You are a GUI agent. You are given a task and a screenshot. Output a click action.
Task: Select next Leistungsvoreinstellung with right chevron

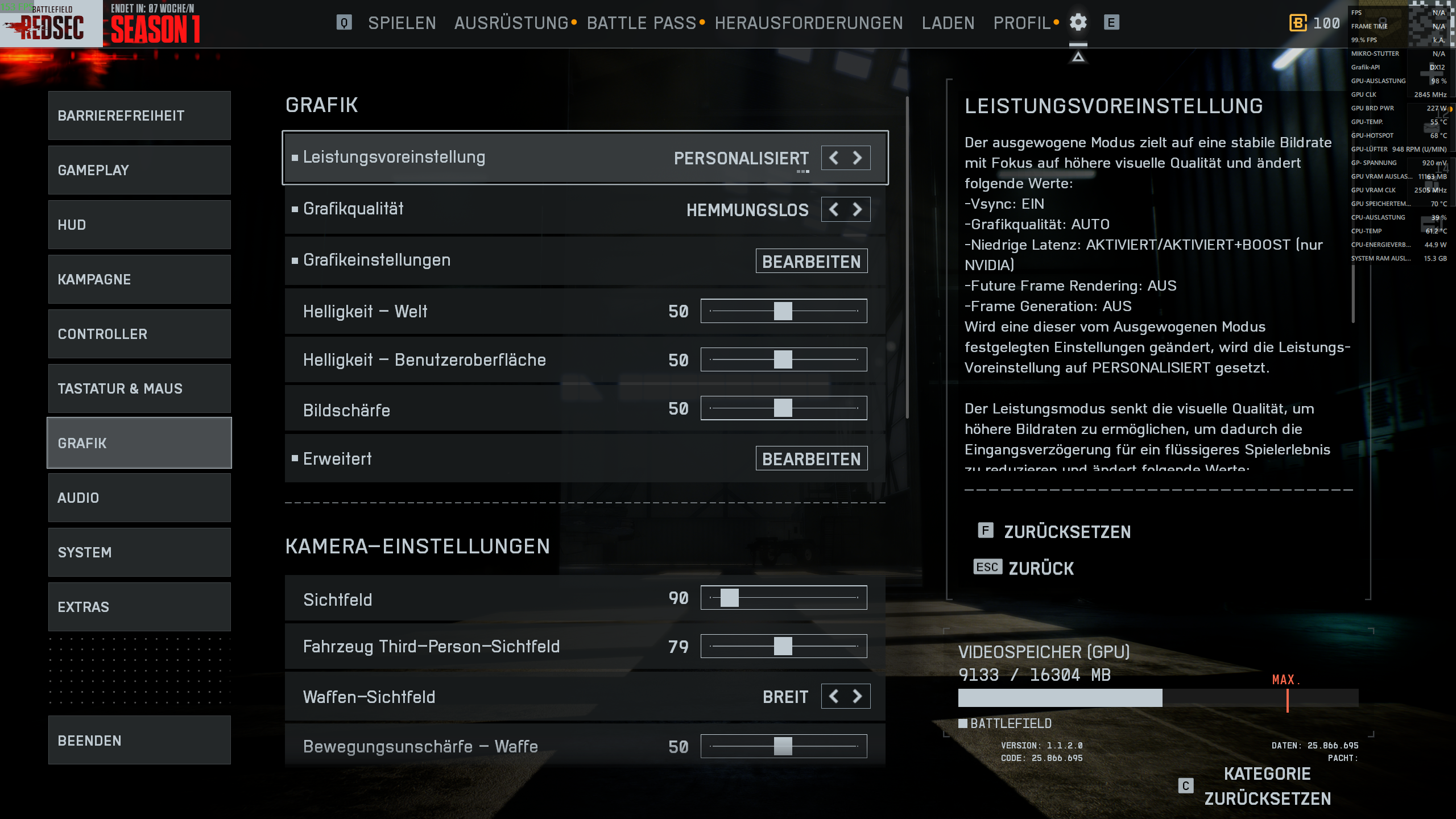click(x=859, y=158)
